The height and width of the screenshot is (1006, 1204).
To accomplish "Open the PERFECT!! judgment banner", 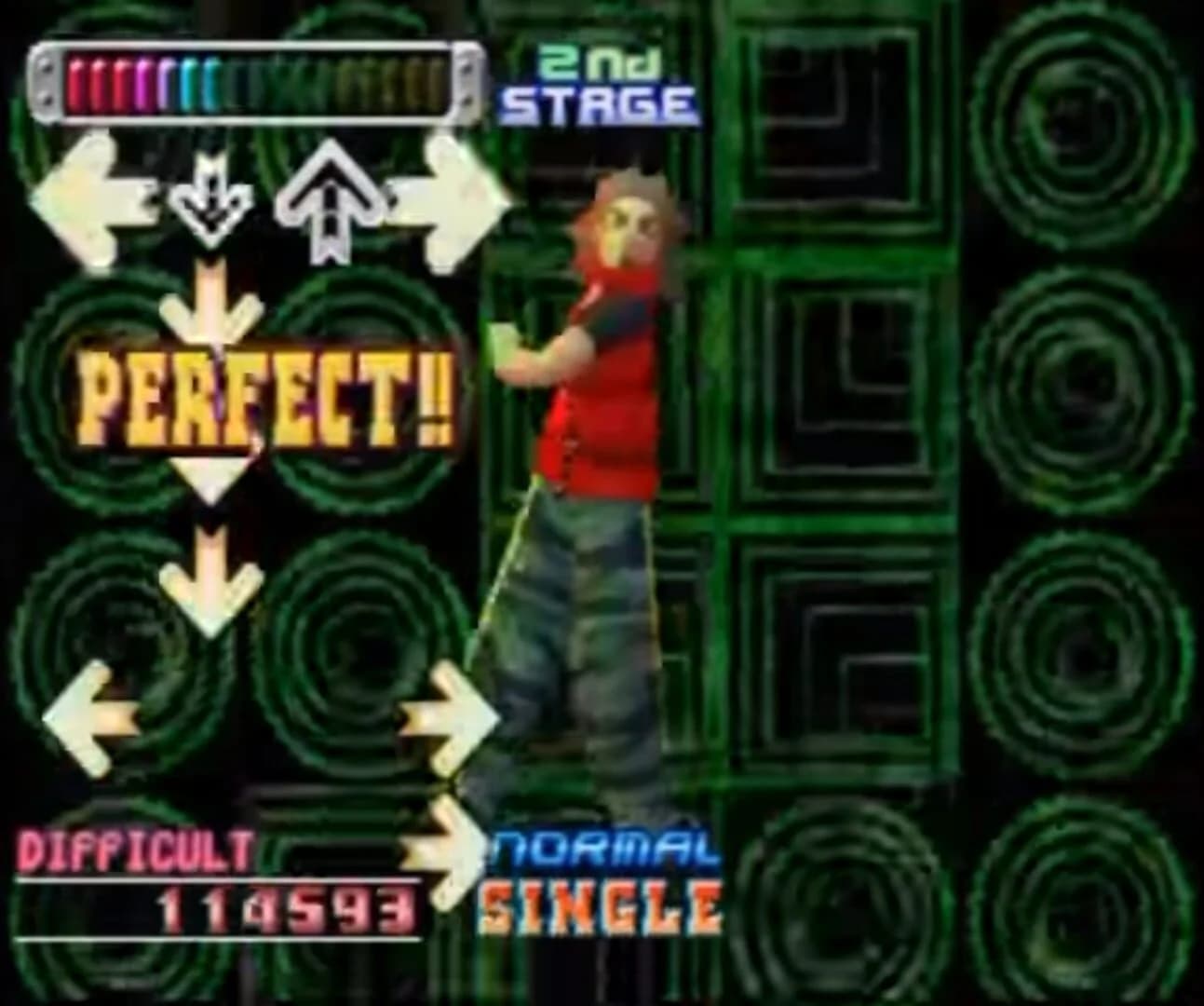I will tap(265, 401).
